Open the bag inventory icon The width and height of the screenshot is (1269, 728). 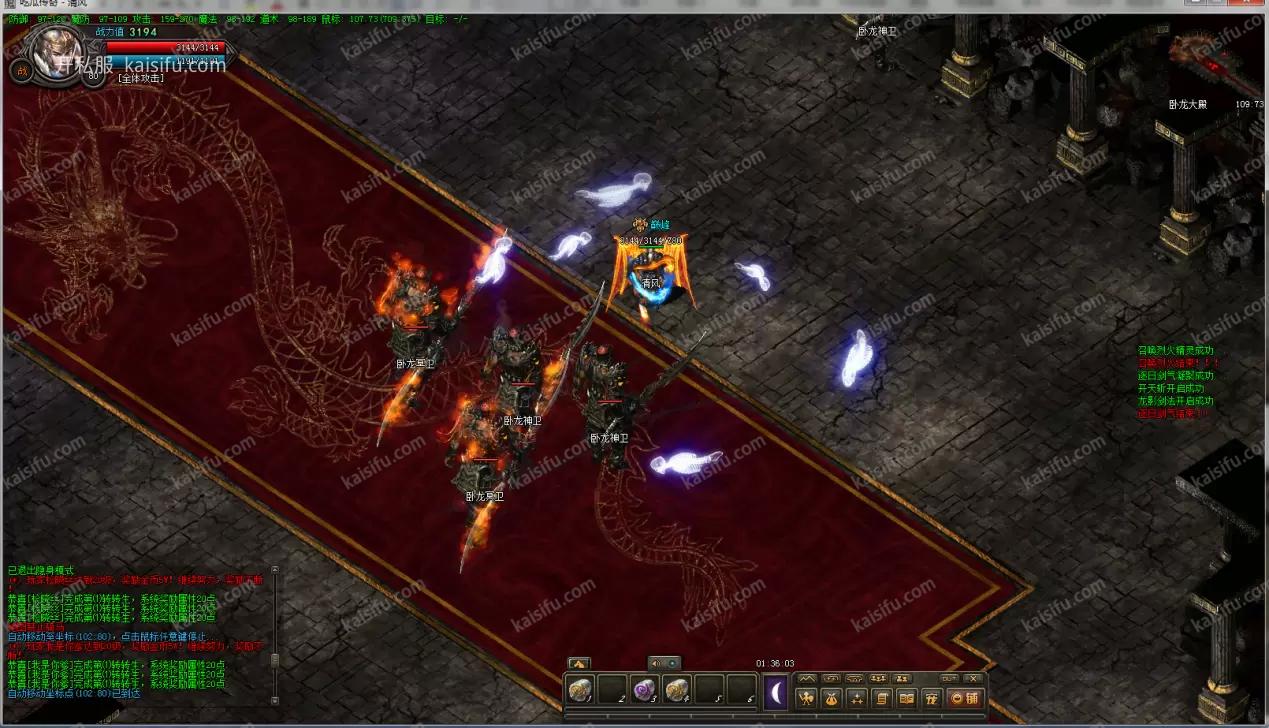pyautogui.click(x=830, y=698)
